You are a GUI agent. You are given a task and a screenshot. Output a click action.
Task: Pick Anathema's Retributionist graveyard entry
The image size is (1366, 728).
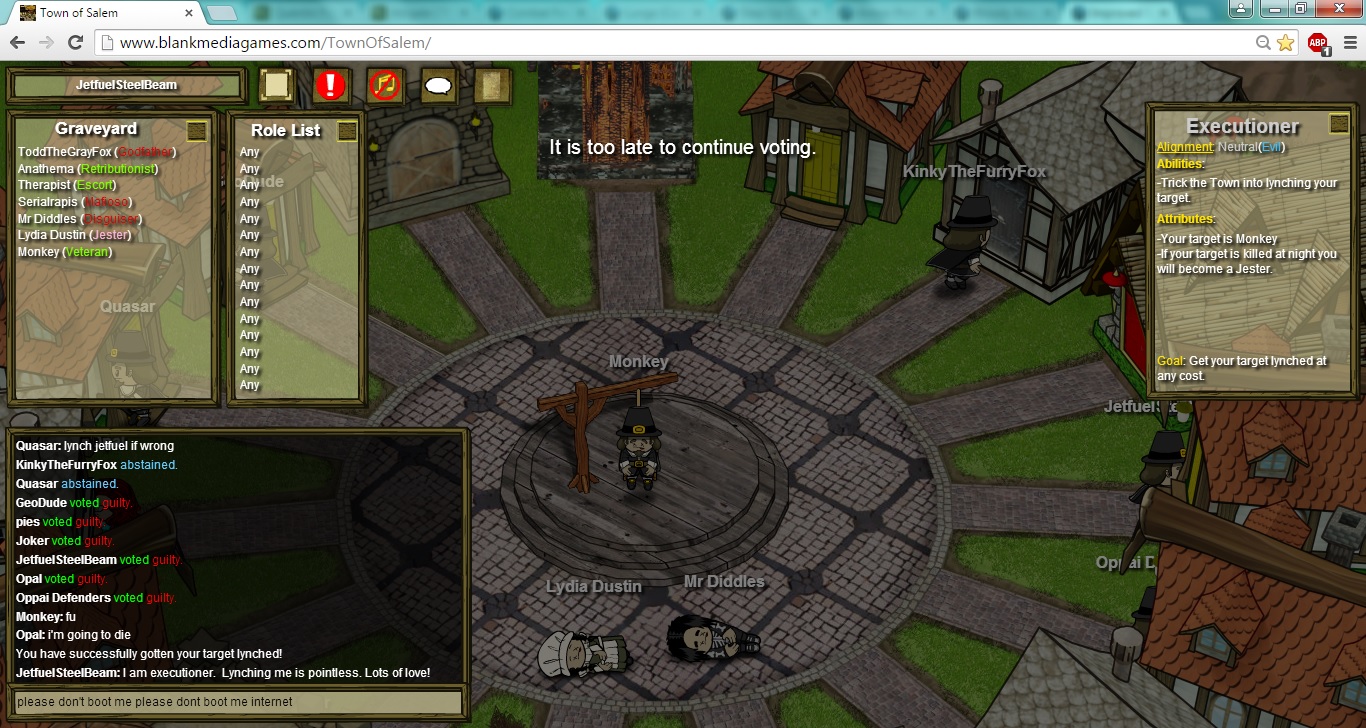(88, 169)
